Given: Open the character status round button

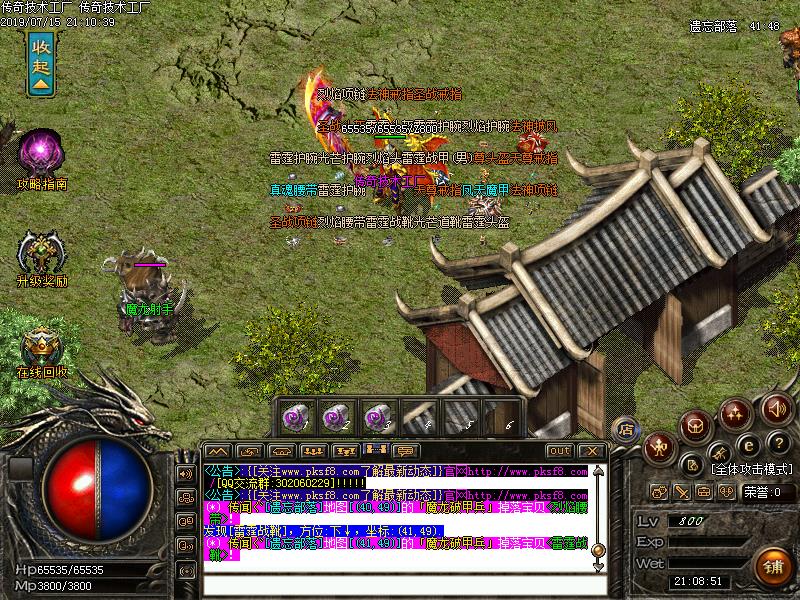Looking at the screenshot, I should (659, 447).
